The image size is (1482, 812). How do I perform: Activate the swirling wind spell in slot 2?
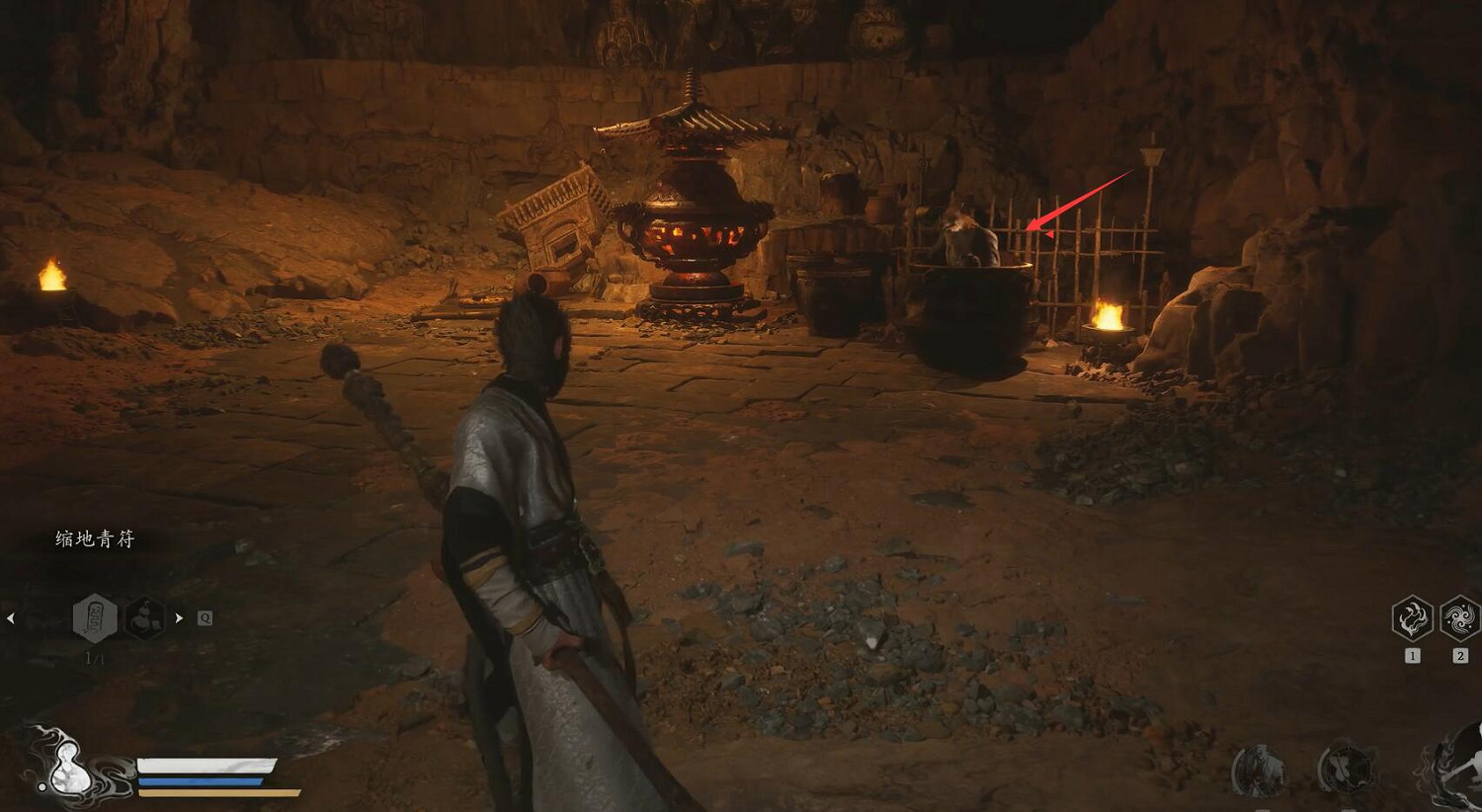click(x=1459, y=619)
